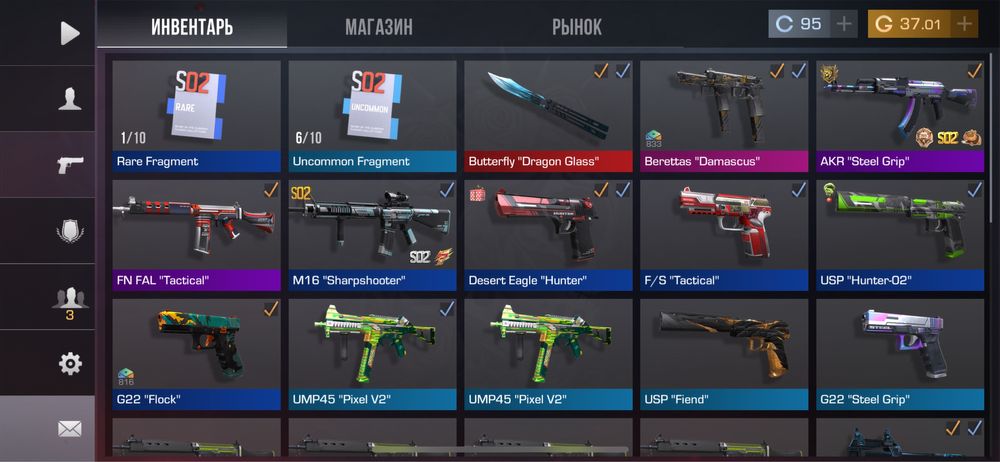Switch to the Магазин tab

pyautogui.click(x=378, y=27)
